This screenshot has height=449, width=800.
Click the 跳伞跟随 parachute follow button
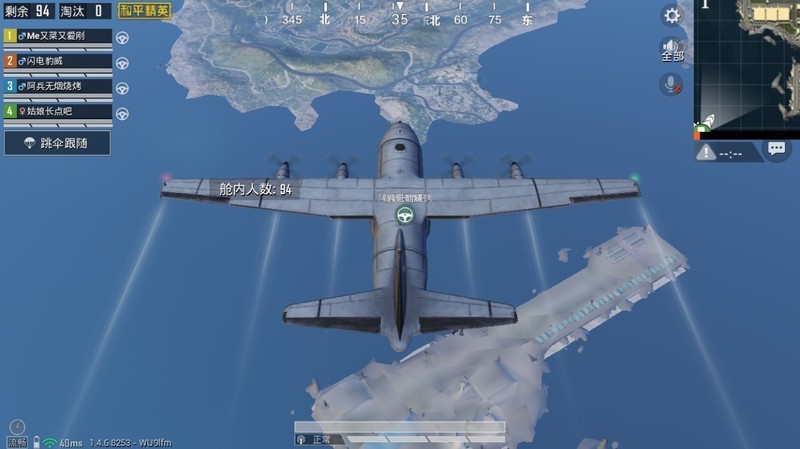57,143
